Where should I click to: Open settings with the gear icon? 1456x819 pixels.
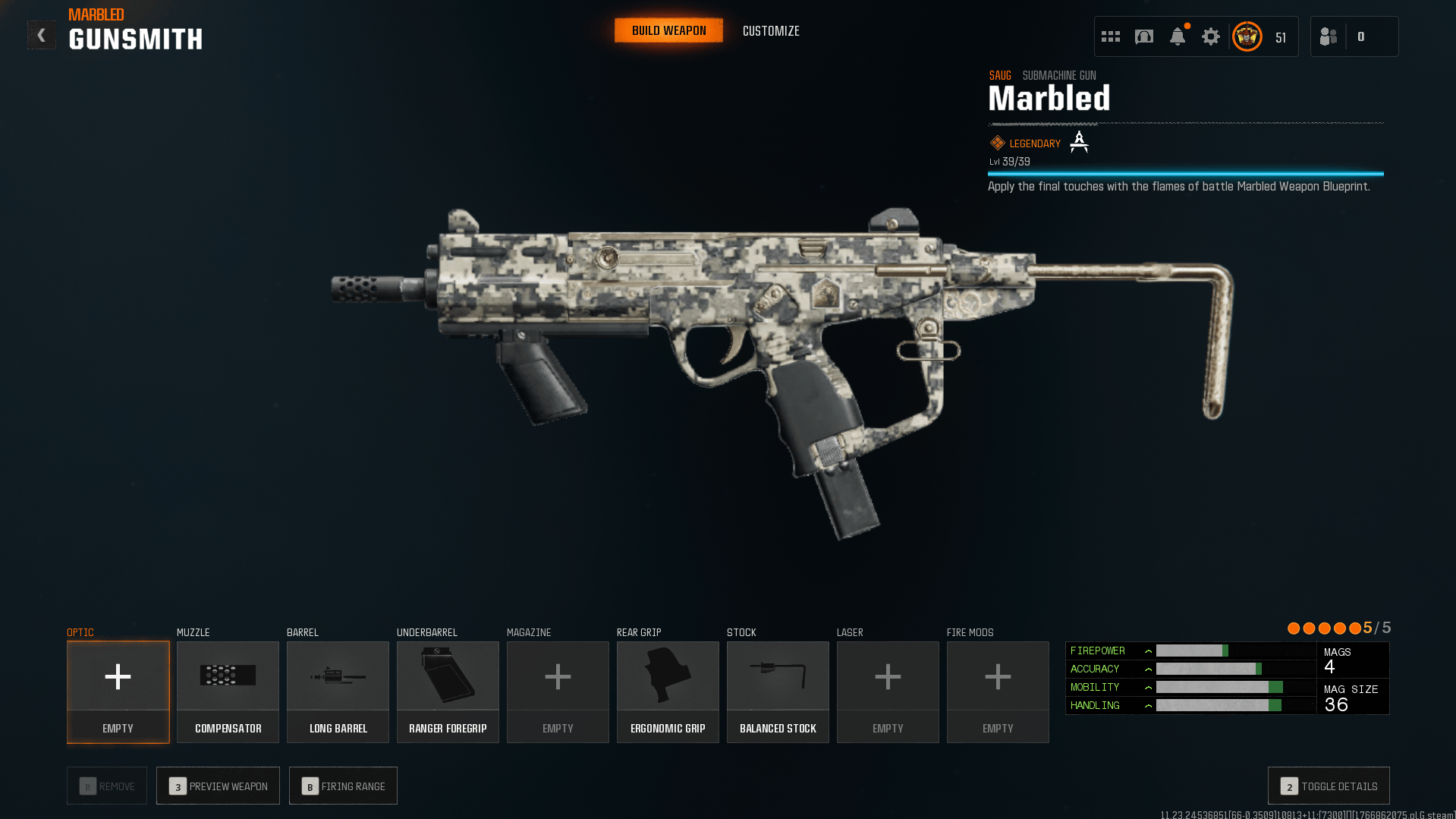[x=1210, y=36]
